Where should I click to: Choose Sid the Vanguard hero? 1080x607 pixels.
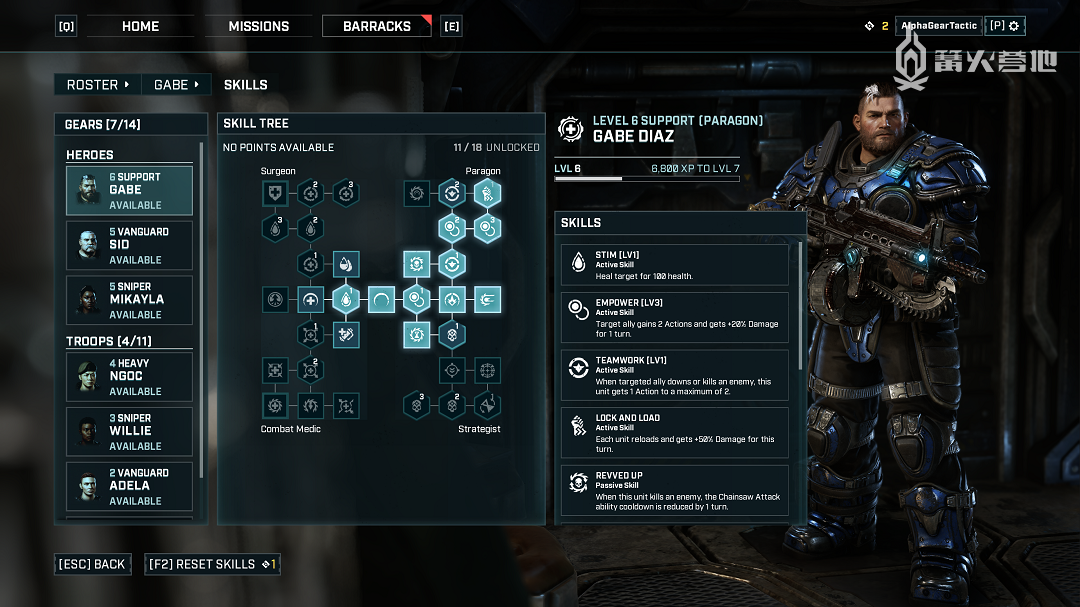tap(129, 245)
